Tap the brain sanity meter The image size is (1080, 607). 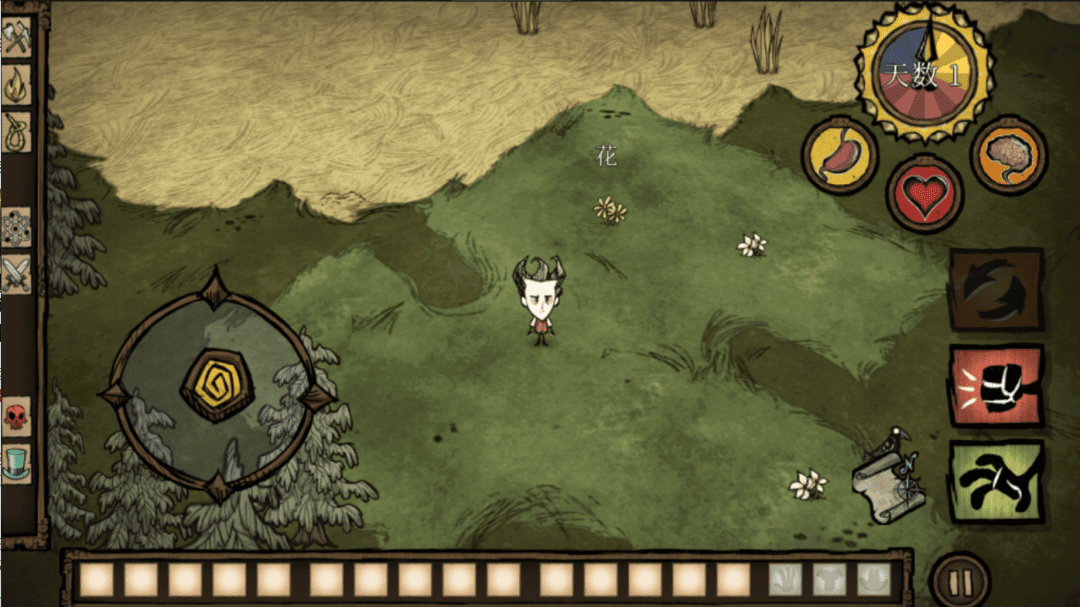click(1009, 155)
